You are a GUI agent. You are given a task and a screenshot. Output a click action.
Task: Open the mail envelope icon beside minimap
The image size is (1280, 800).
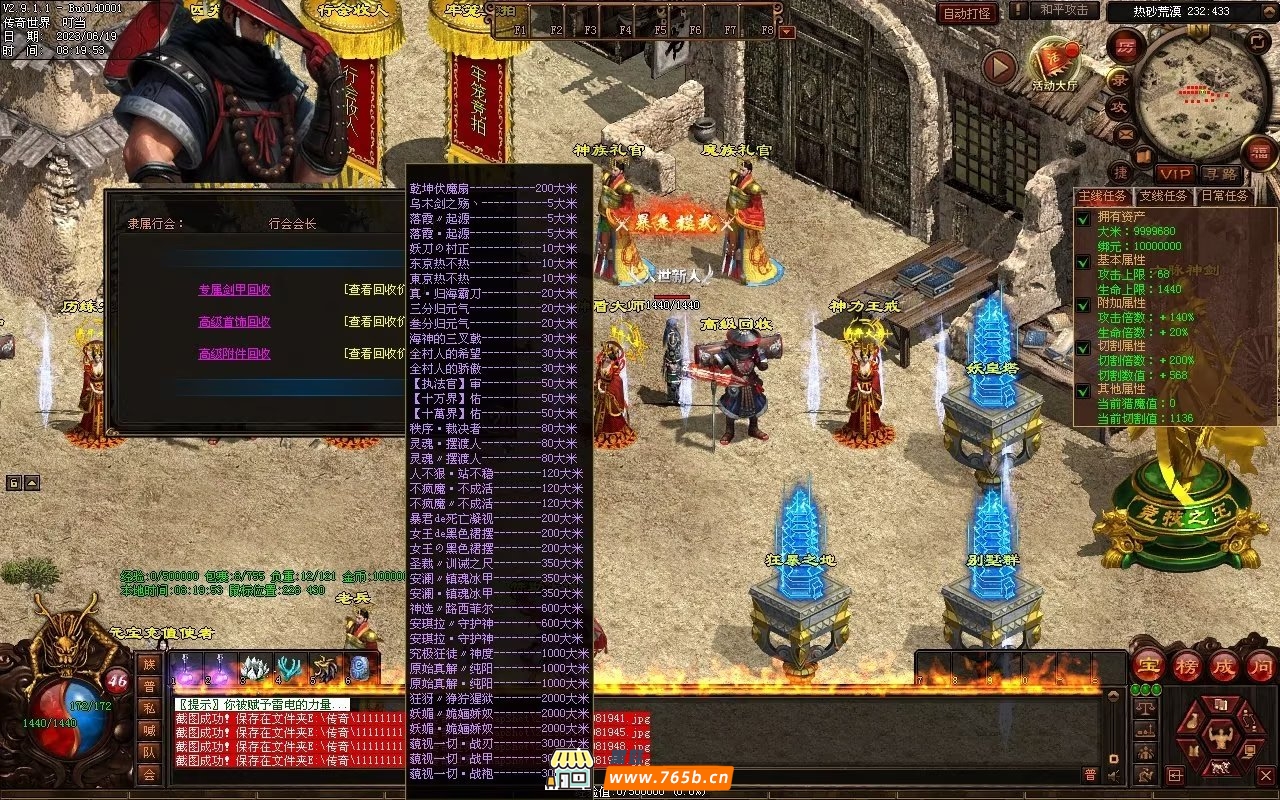1127,134
